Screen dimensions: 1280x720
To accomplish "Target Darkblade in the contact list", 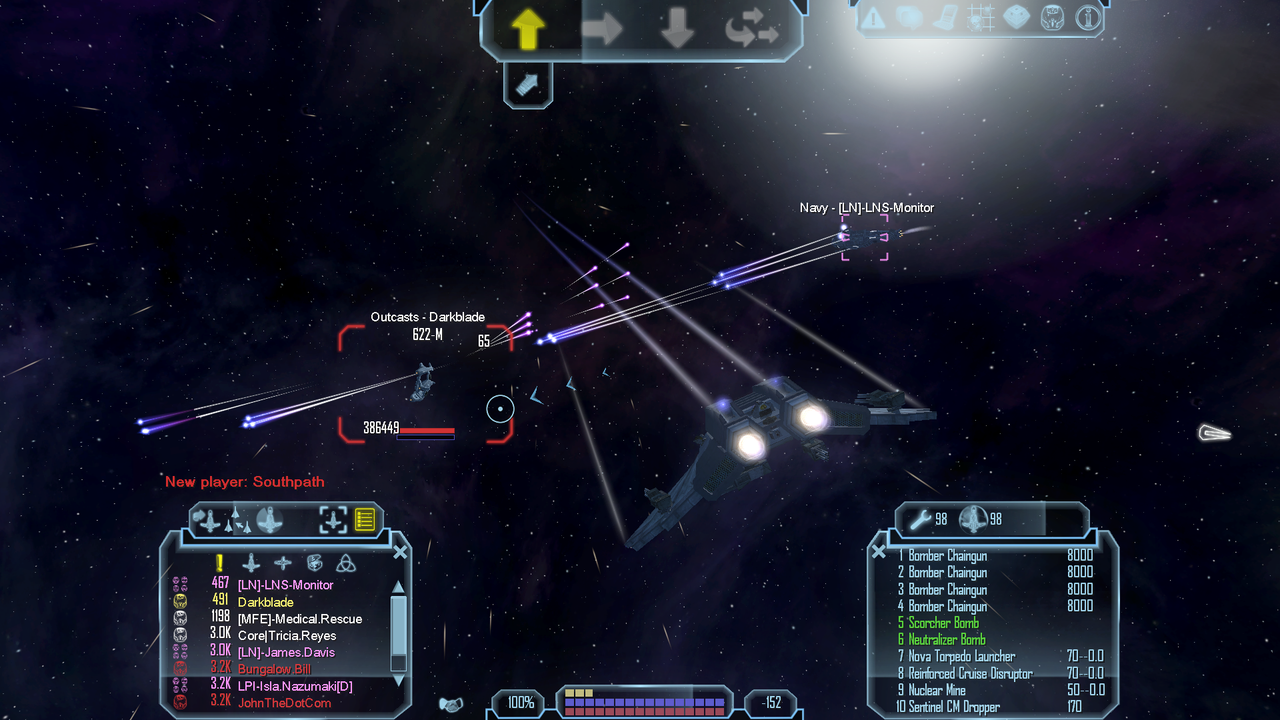I will click(x=265, y=602).
